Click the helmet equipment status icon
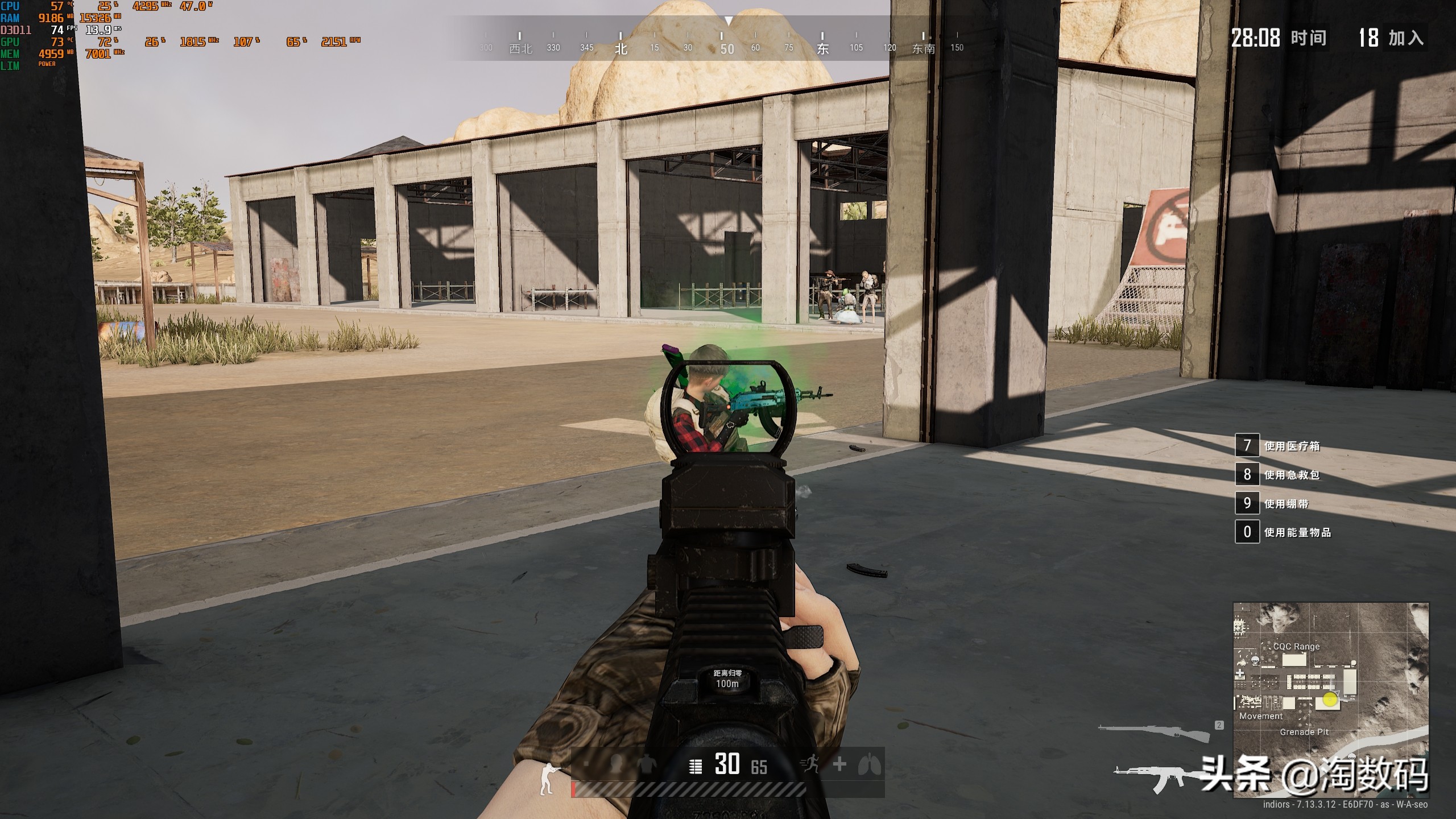 click(x=616, y=765)
